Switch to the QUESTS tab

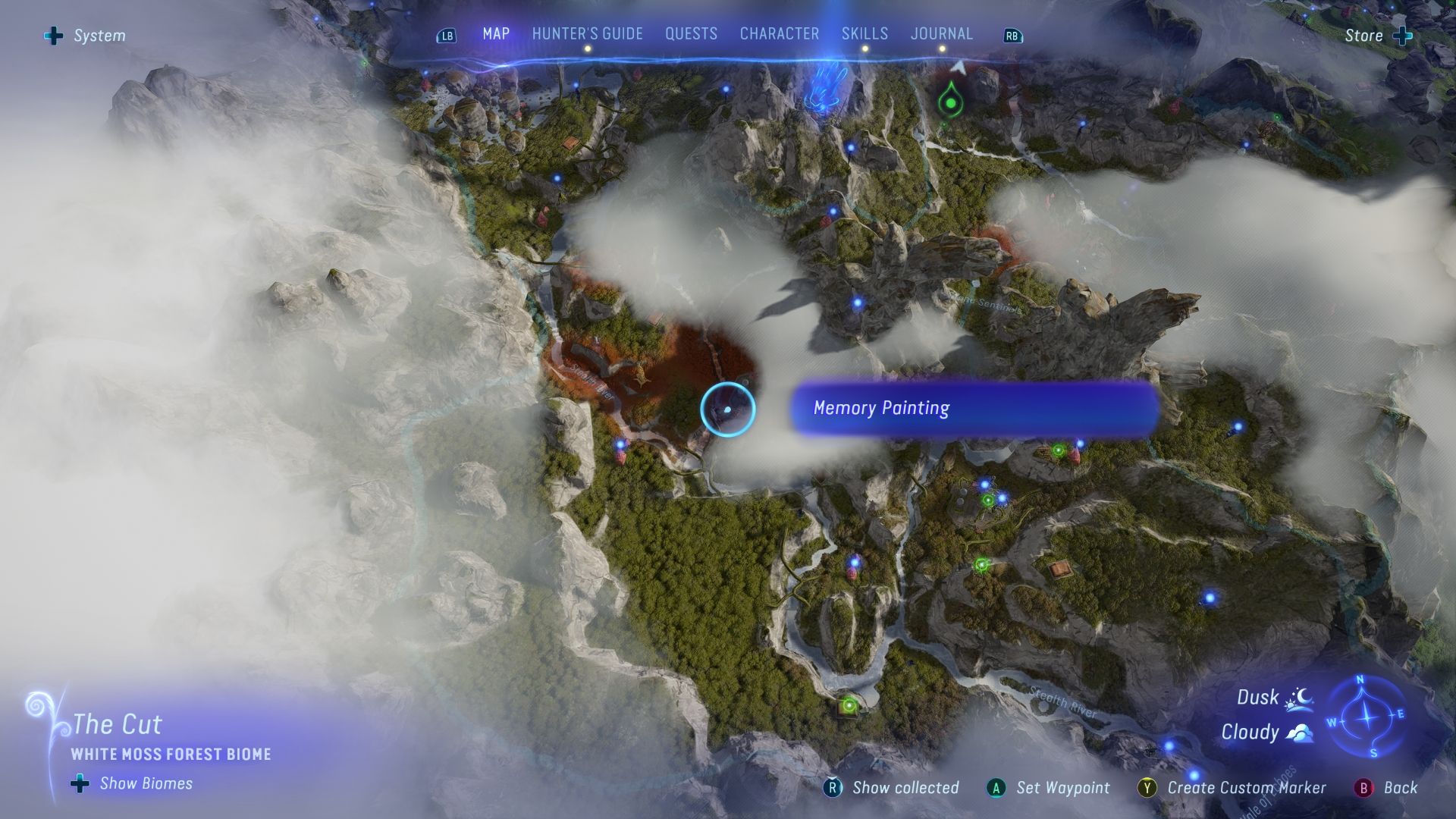click(x=691, y=33)
